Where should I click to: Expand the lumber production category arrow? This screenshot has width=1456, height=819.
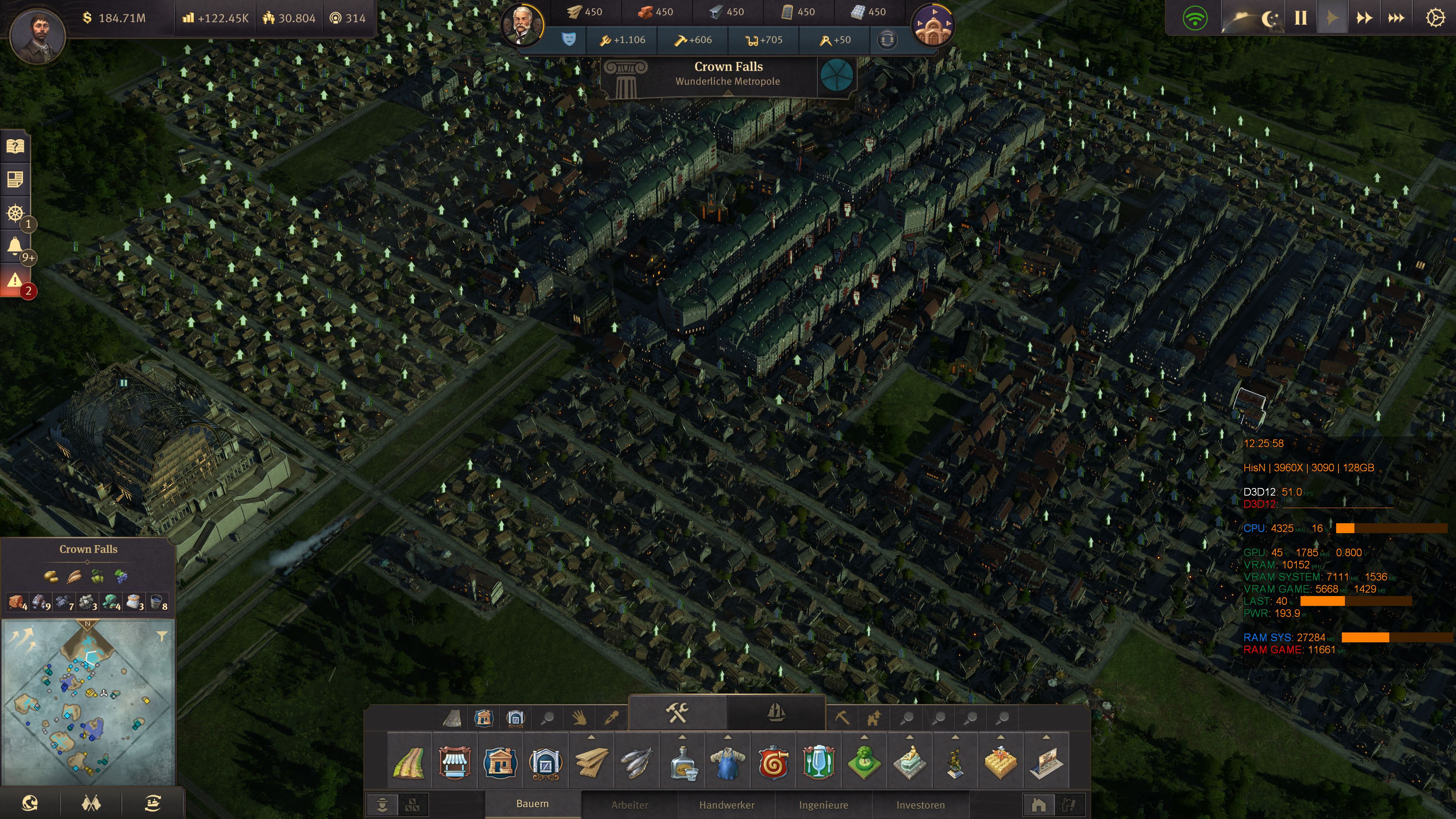pyautogui.click(x=592, y=736)
